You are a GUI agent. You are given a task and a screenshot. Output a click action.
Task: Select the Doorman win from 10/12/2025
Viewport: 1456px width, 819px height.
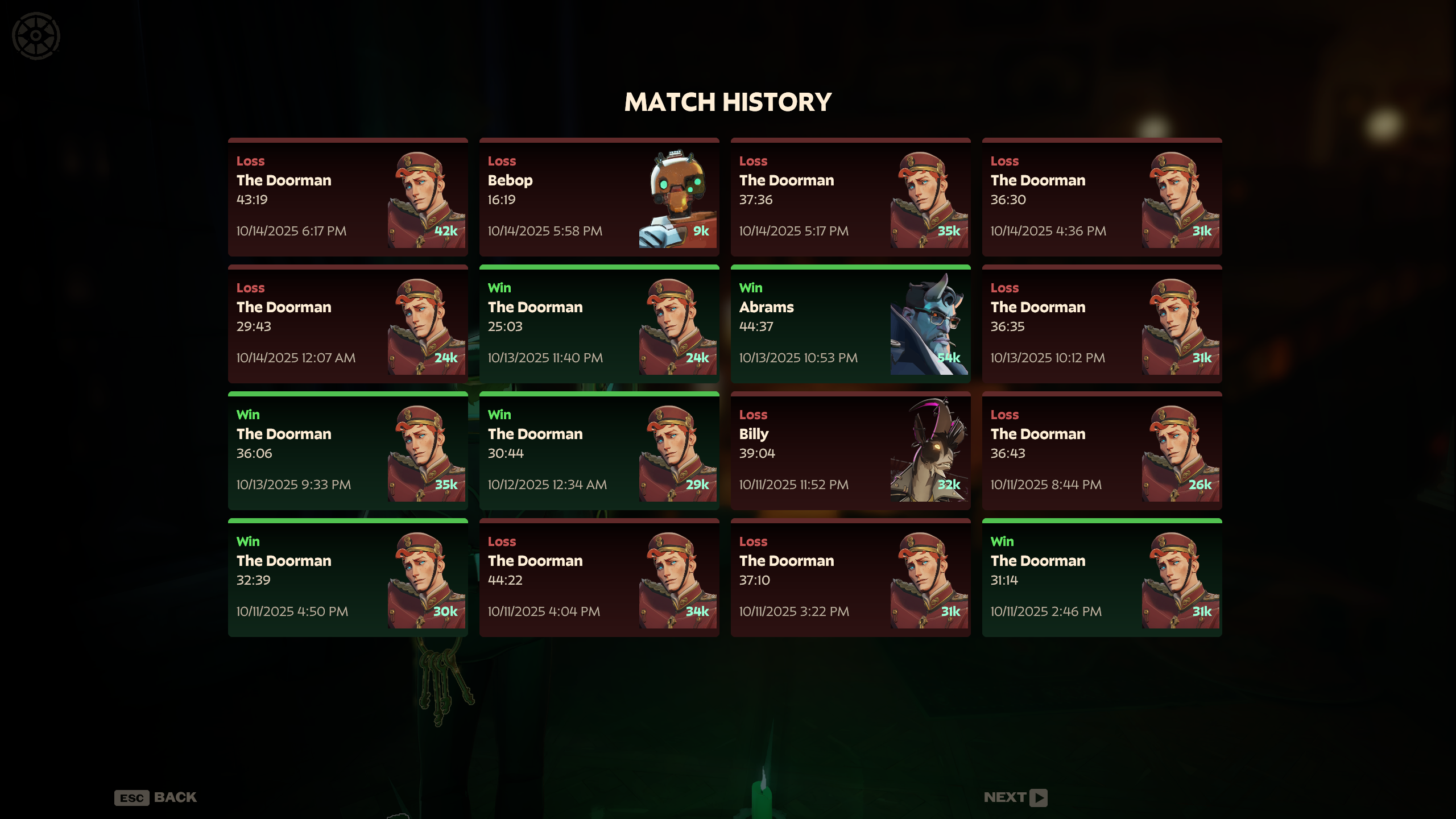coord(599,451)
